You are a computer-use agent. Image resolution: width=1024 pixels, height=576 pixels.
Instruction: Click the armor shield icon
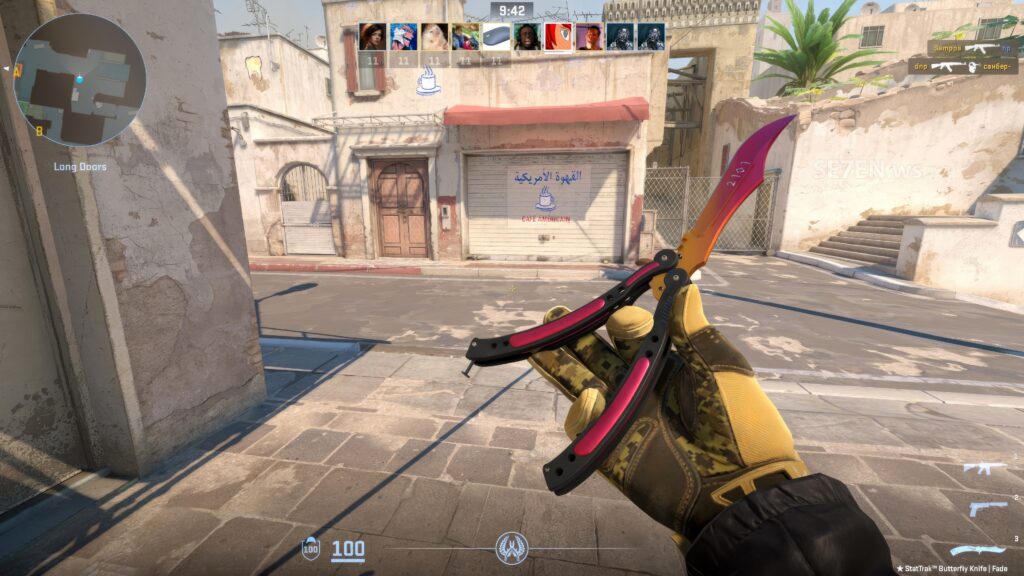coord(311,548)
